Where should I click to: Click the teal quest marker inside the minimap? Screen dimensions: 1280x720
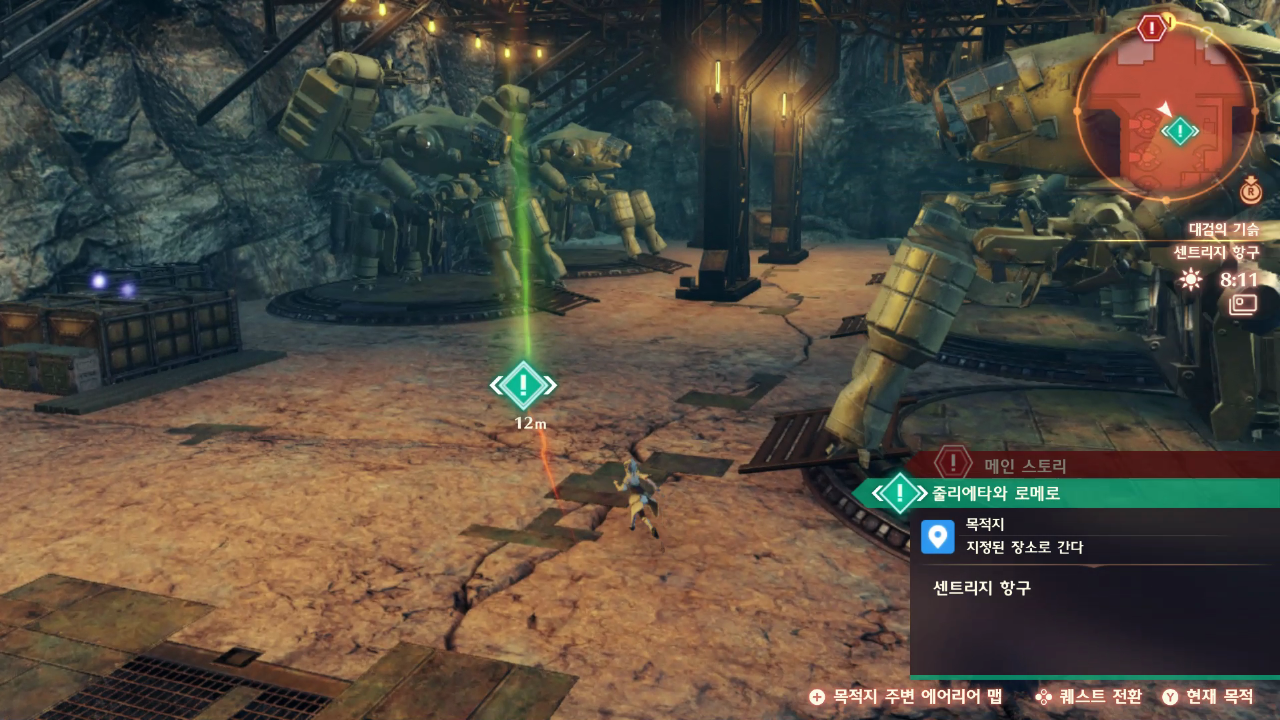point(1181,131)
